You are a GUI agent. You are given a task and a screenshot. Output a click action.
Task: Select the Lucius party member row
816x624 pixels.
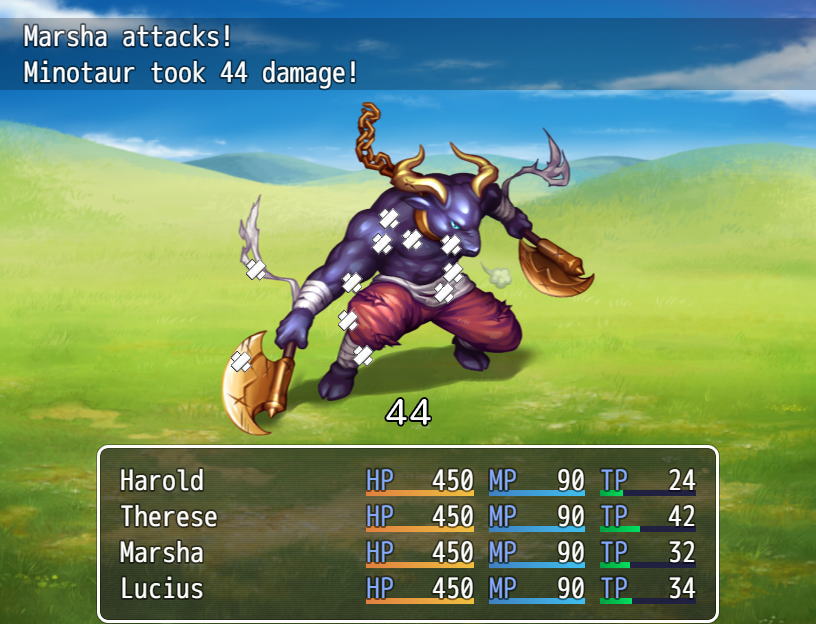(162, 589)
